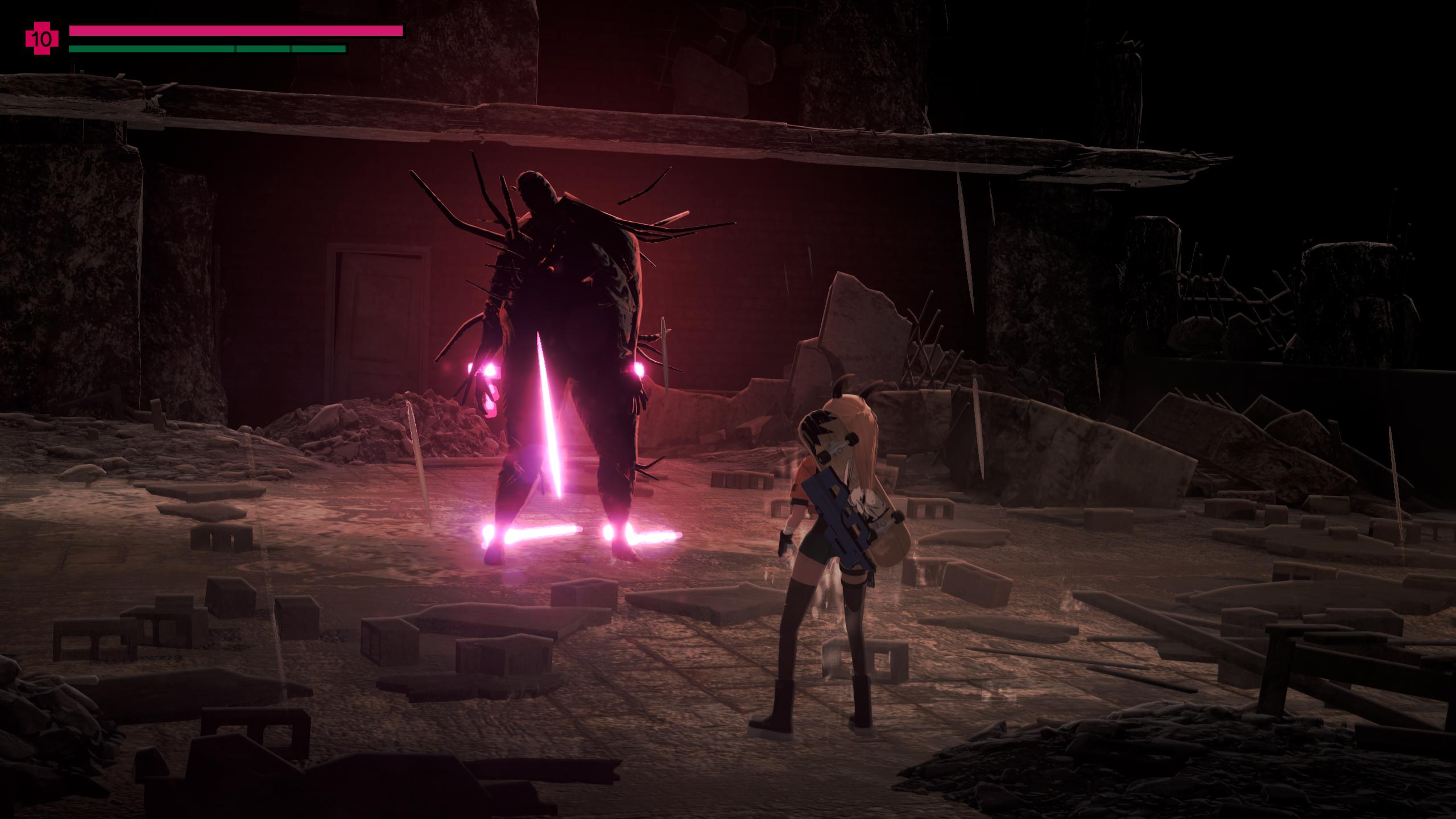Click the pink healing cross icon showing 10
The height and width of the screenshot is (819, 1456).
[42, 39]
